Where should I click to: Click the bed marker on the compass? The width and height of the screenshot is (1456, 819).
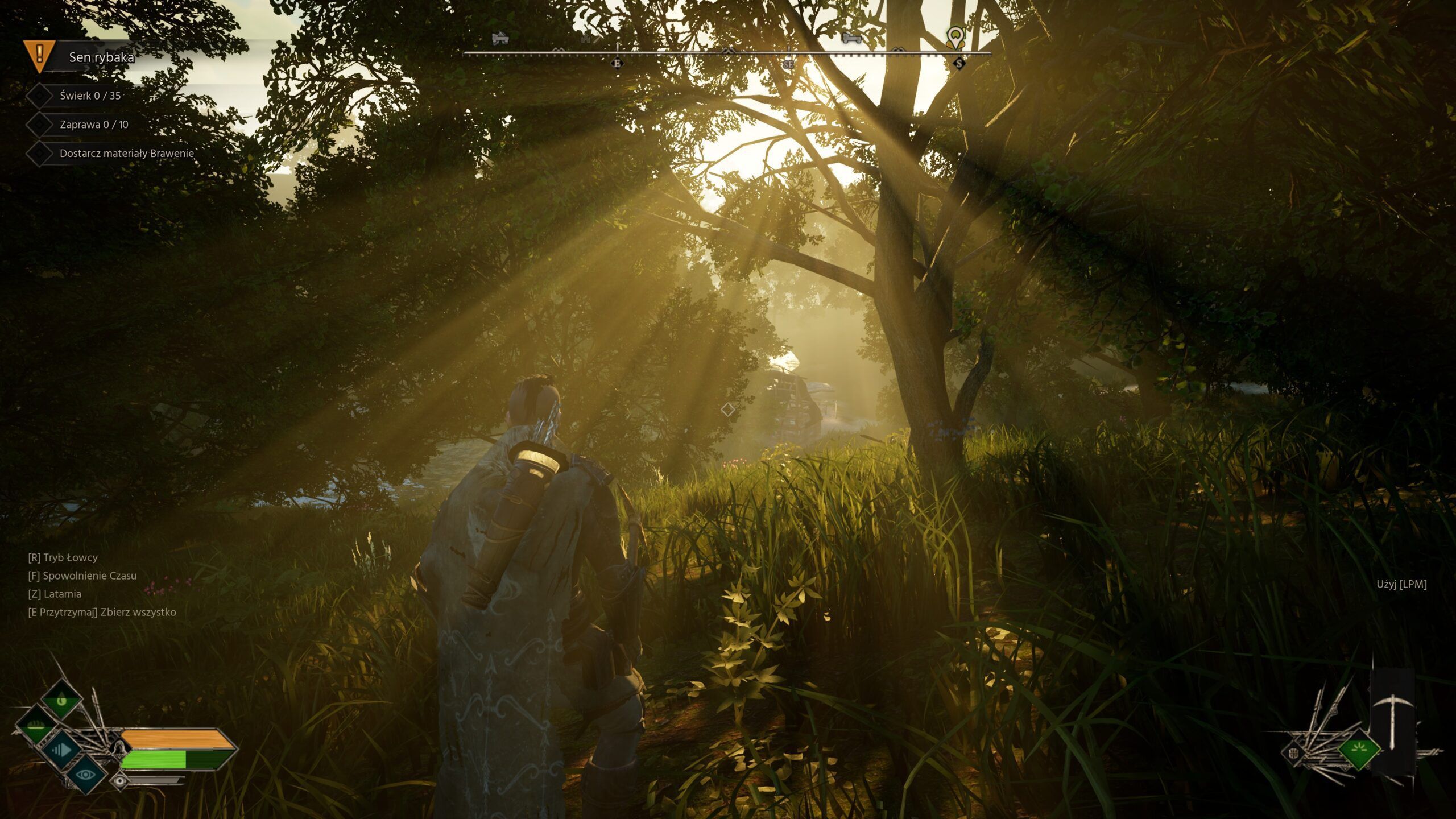click(851, 39)
